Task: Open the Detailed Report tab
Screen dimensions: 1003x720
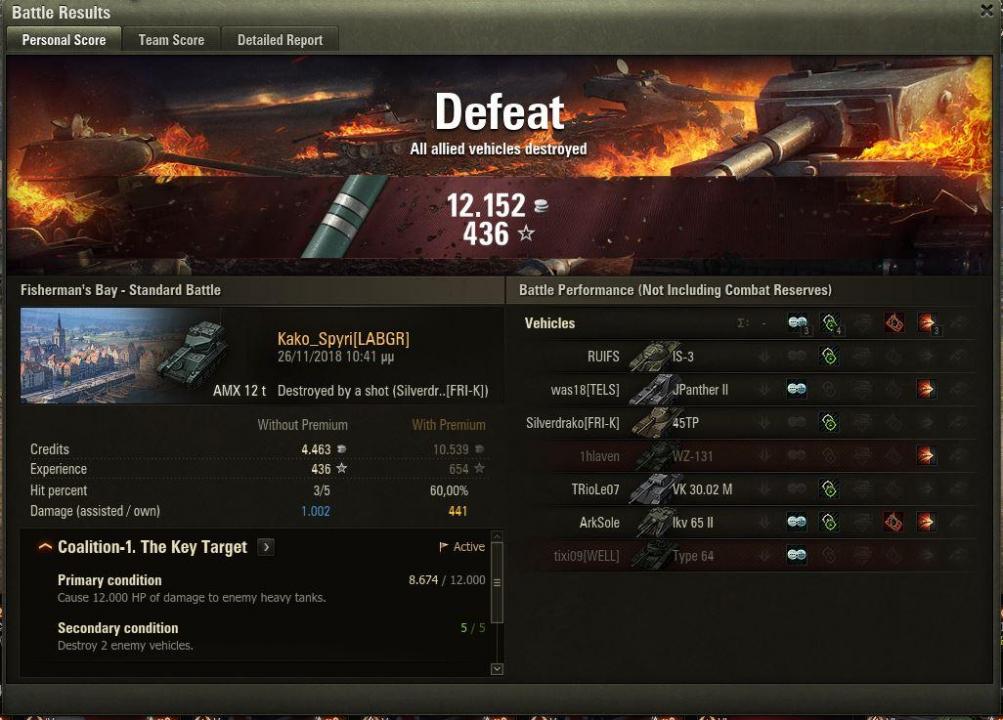Action: (279, 40)
